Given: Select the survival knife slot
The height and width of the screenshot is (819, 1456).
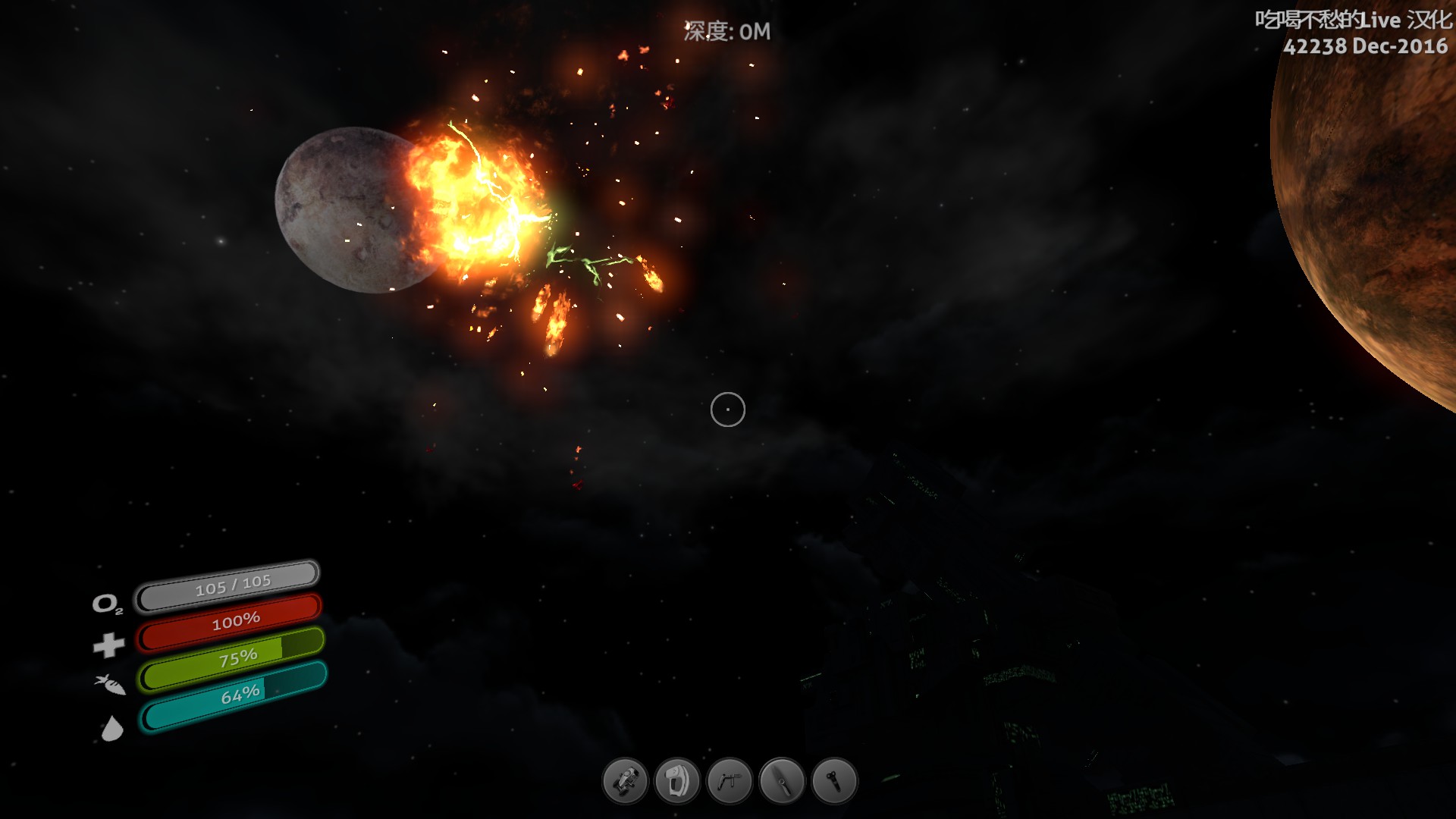Looking at the screenshot, I should click(782, 780).
